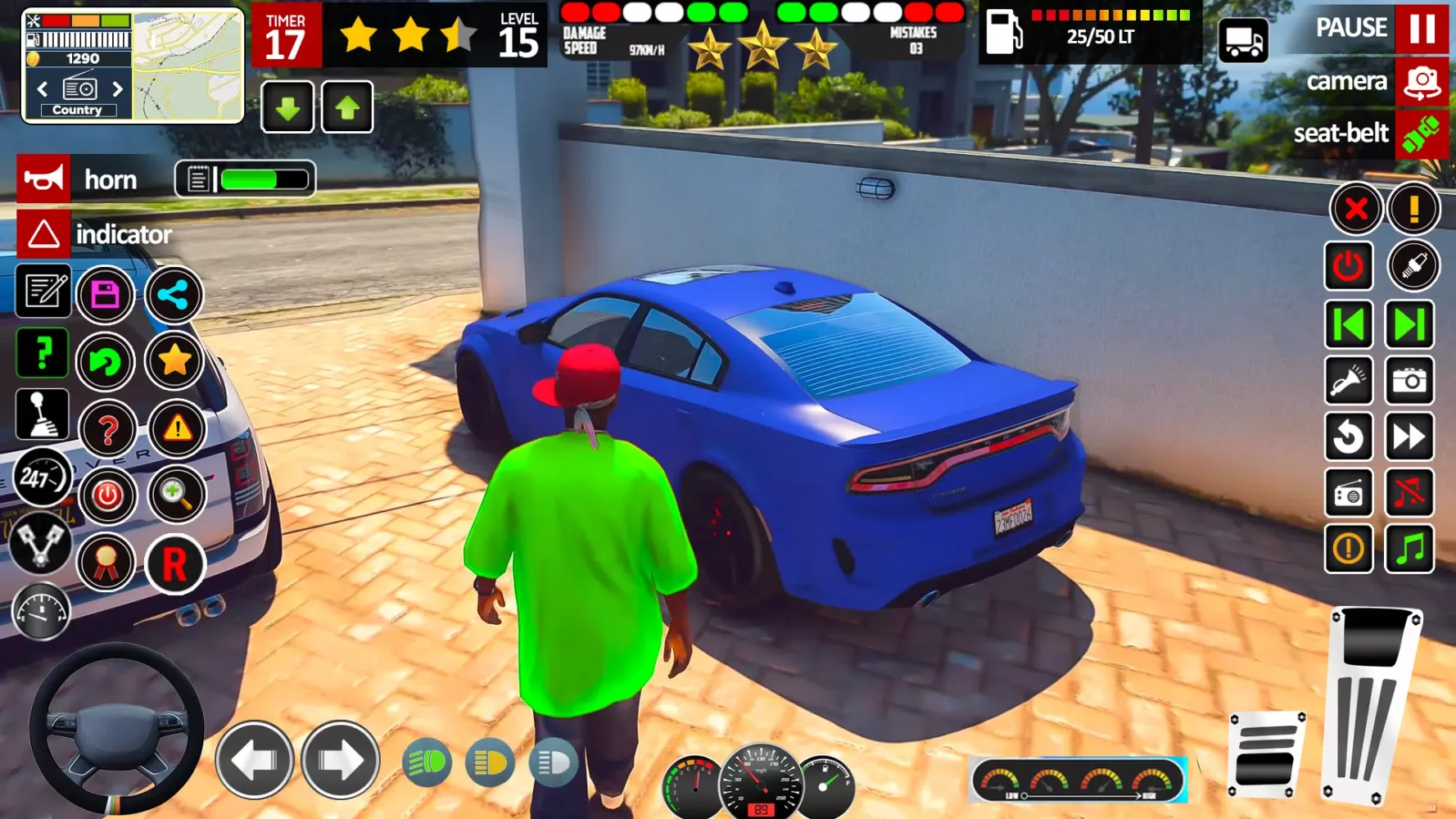Viewport: 1456px width, 819px height.
Task: Honk the horn button
Action: (x=44, y=179)
